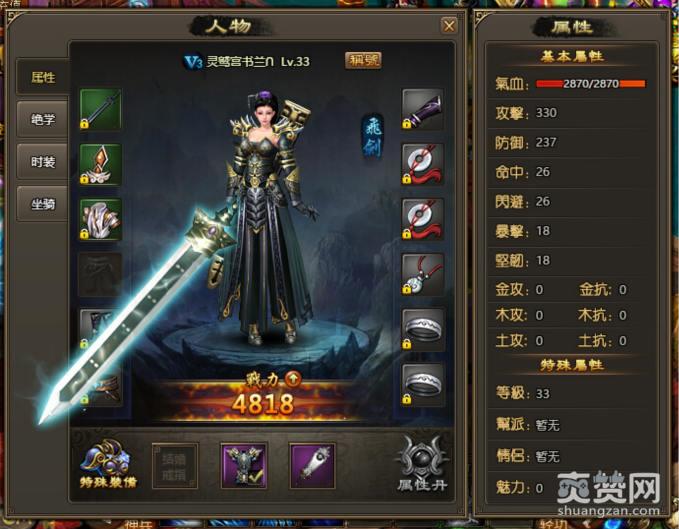The image size is (679, 529).
Task: Switch to the 属性 tab
Action: pyautogui.click(x=42, y=76)
